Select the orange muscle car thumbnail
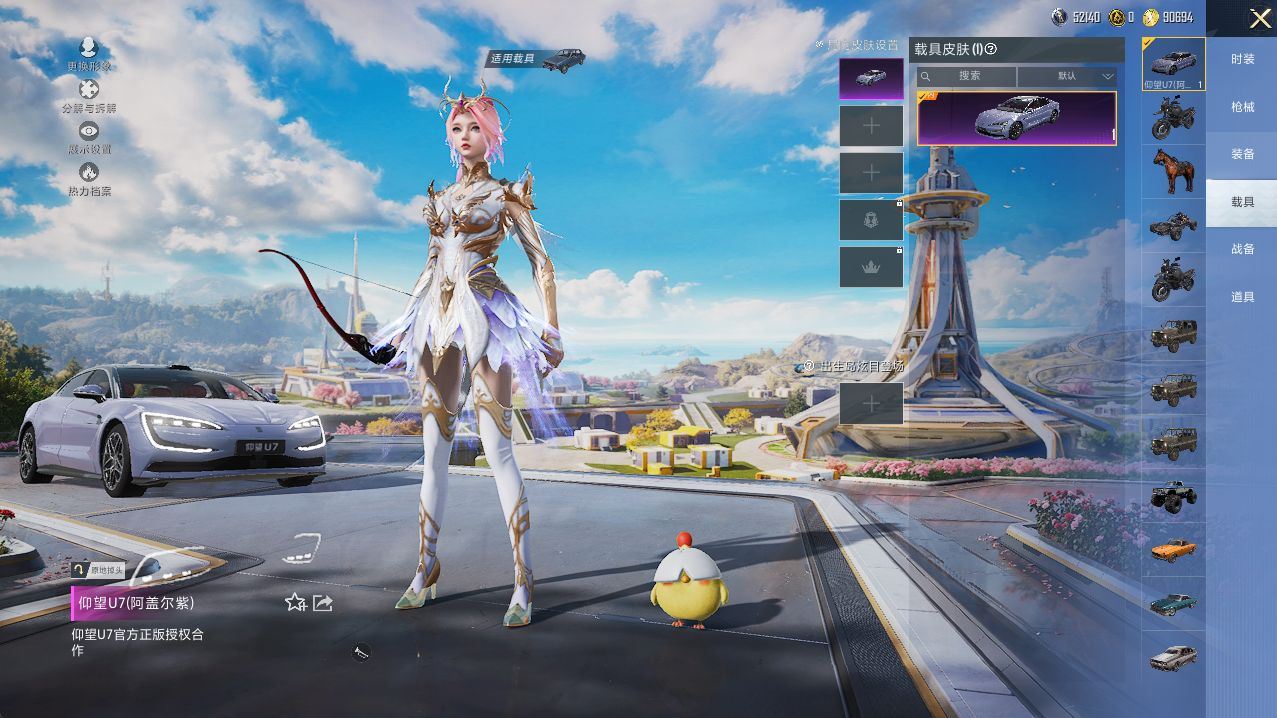Image resolution: width=1277 pixels, height=718 pixels. (x=1173, y=549)
